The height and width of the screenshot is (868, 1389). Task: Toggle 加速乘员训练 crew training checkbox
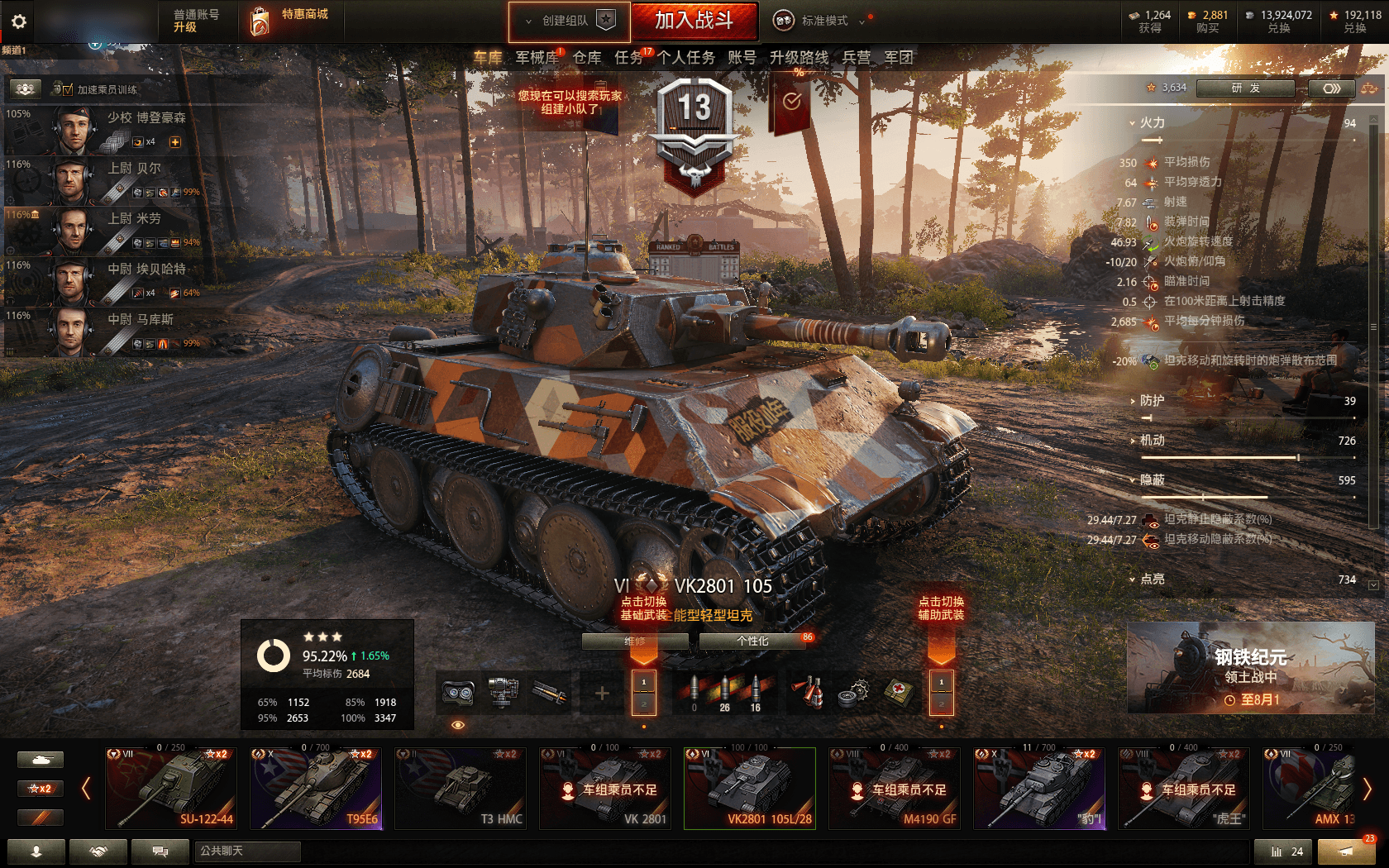pos(68,90)
